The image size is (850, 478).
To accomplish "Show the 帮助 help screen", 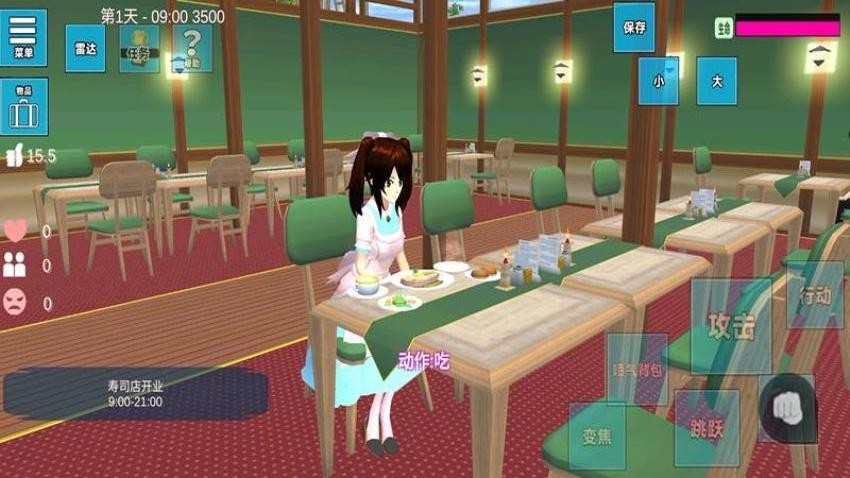I will coord(192,47).
